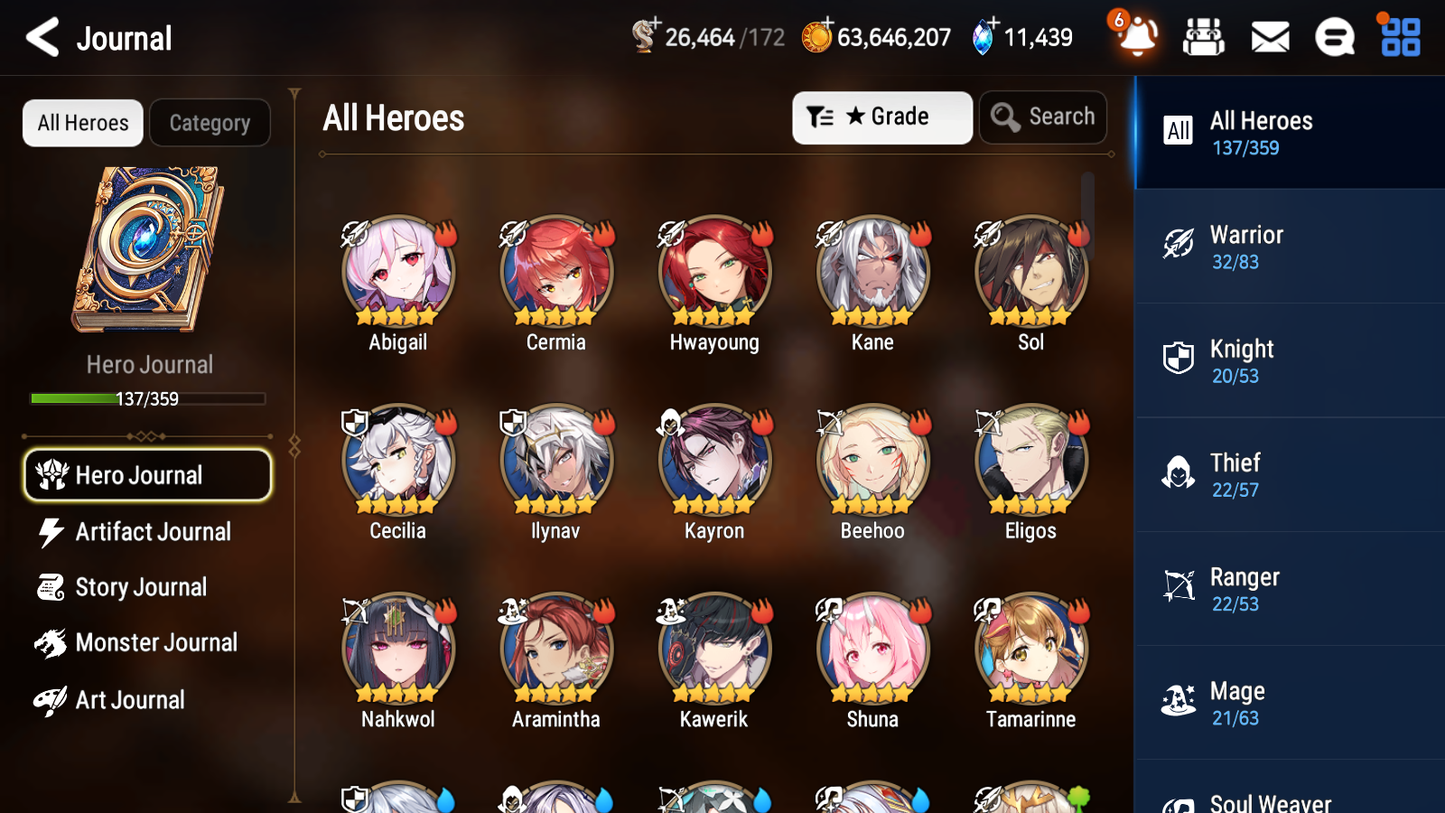
Task: Tap the back arrow to exit the Journal
Action: 42,37
